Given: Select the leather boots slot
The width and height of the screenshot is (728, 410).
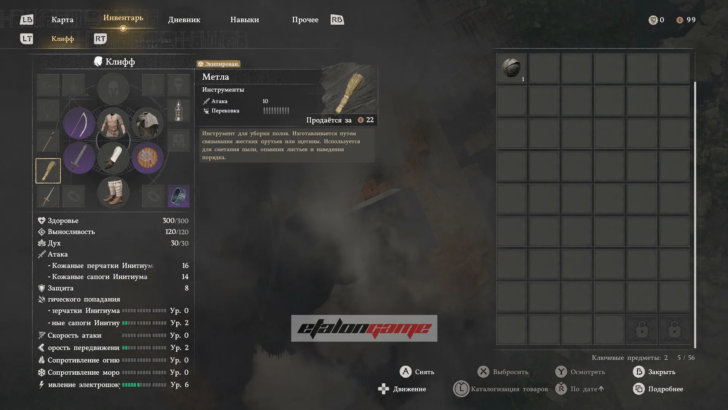Looking at the screenshot, I should tap(113, 190).
